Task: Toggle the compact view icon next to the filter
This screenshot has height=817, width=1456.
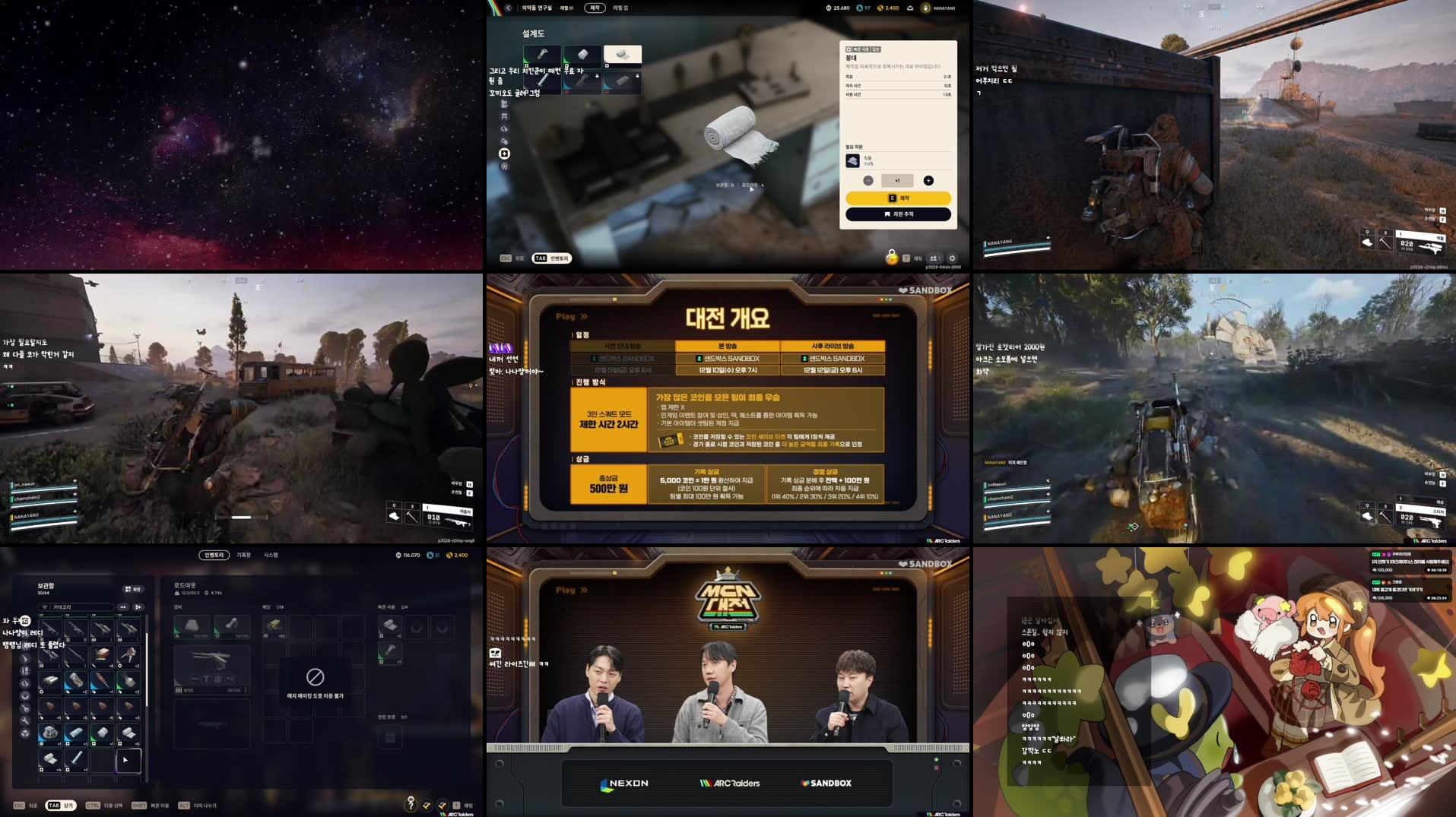Action: click(123, 607)
